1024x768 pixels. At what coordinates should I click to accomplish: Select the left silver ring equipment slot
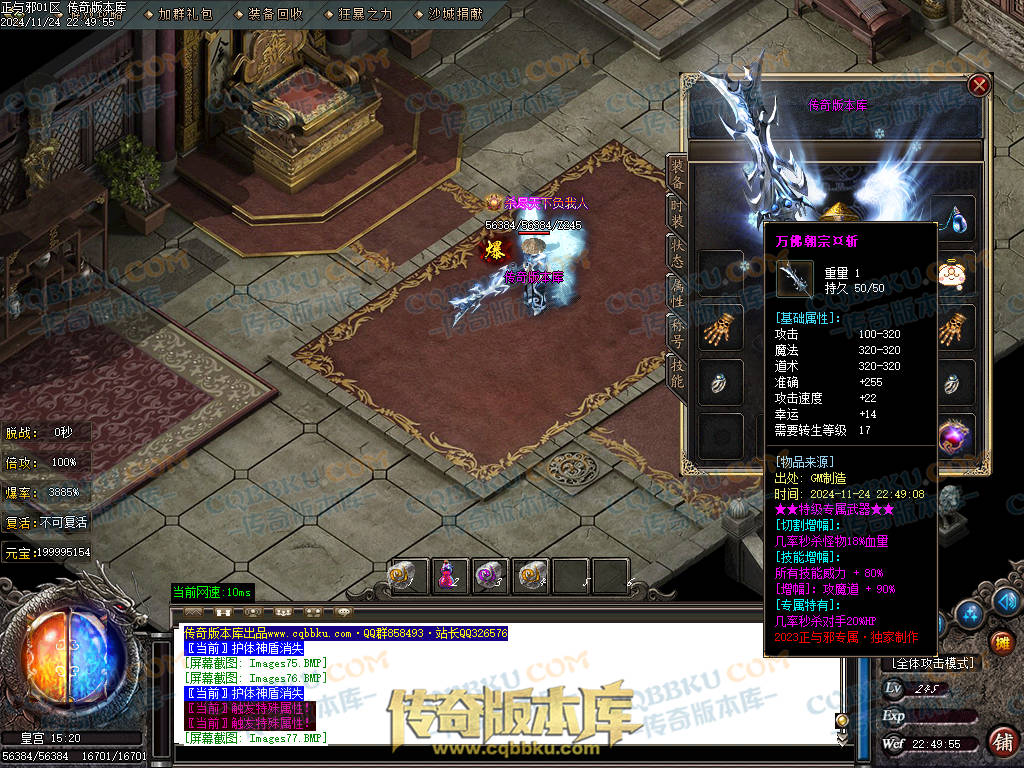[x=720, y=382]
